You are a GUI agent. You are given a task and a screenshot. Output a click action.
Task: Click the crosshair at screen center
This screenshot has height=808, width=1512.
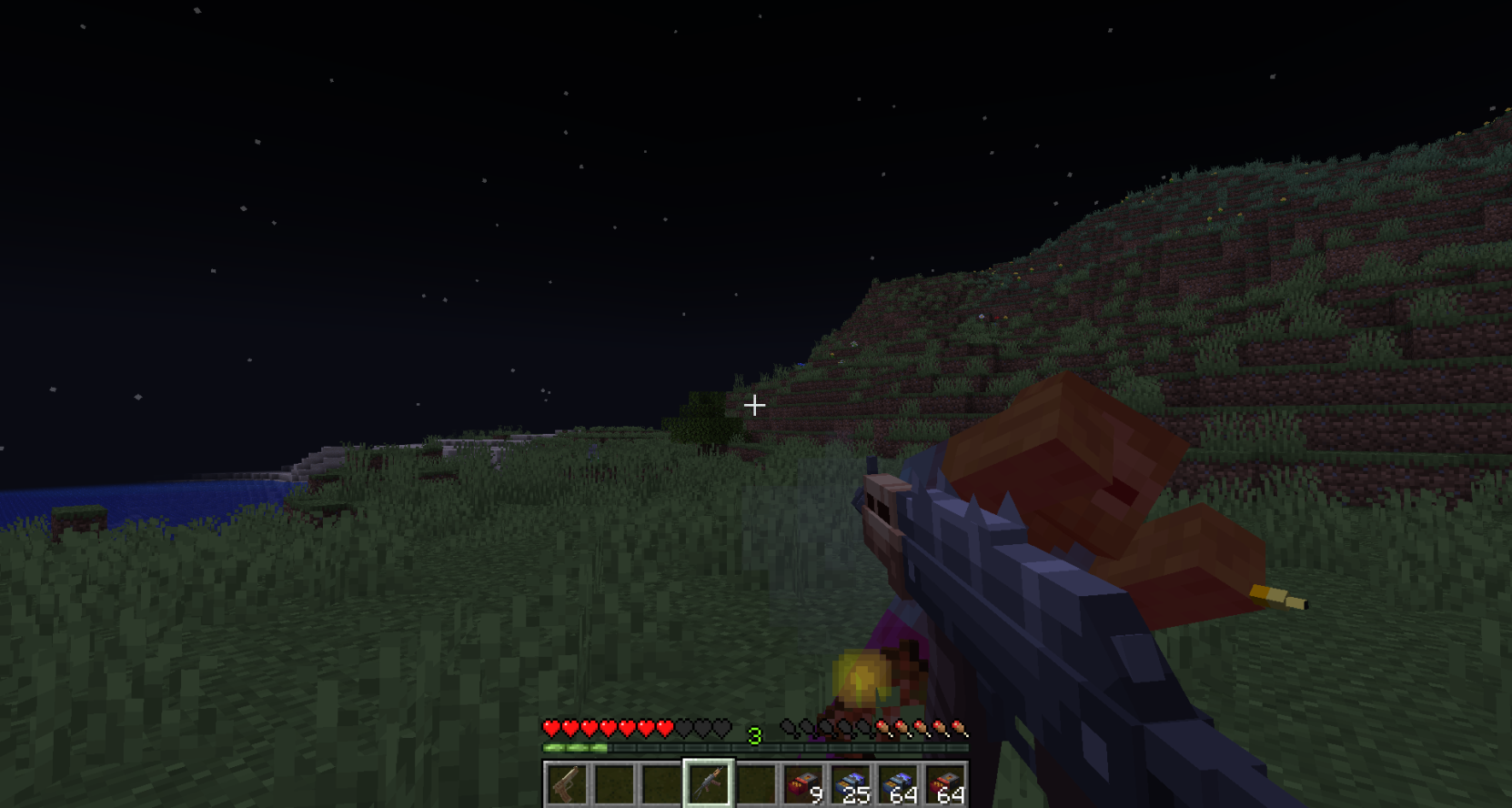(754, 405)
